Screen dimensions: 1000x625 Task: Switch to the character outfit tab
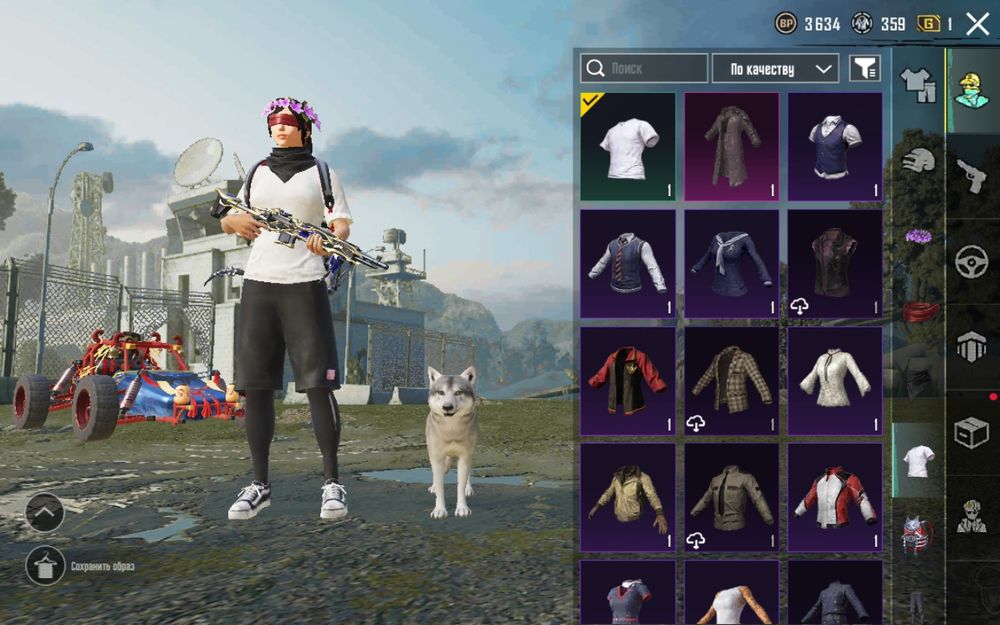[971, 90]
